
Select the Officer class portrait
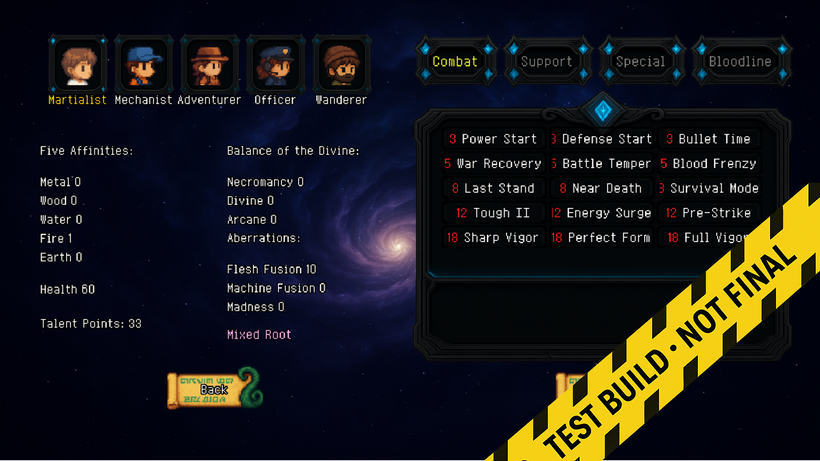pyautogui.click(x=275, y=63)
